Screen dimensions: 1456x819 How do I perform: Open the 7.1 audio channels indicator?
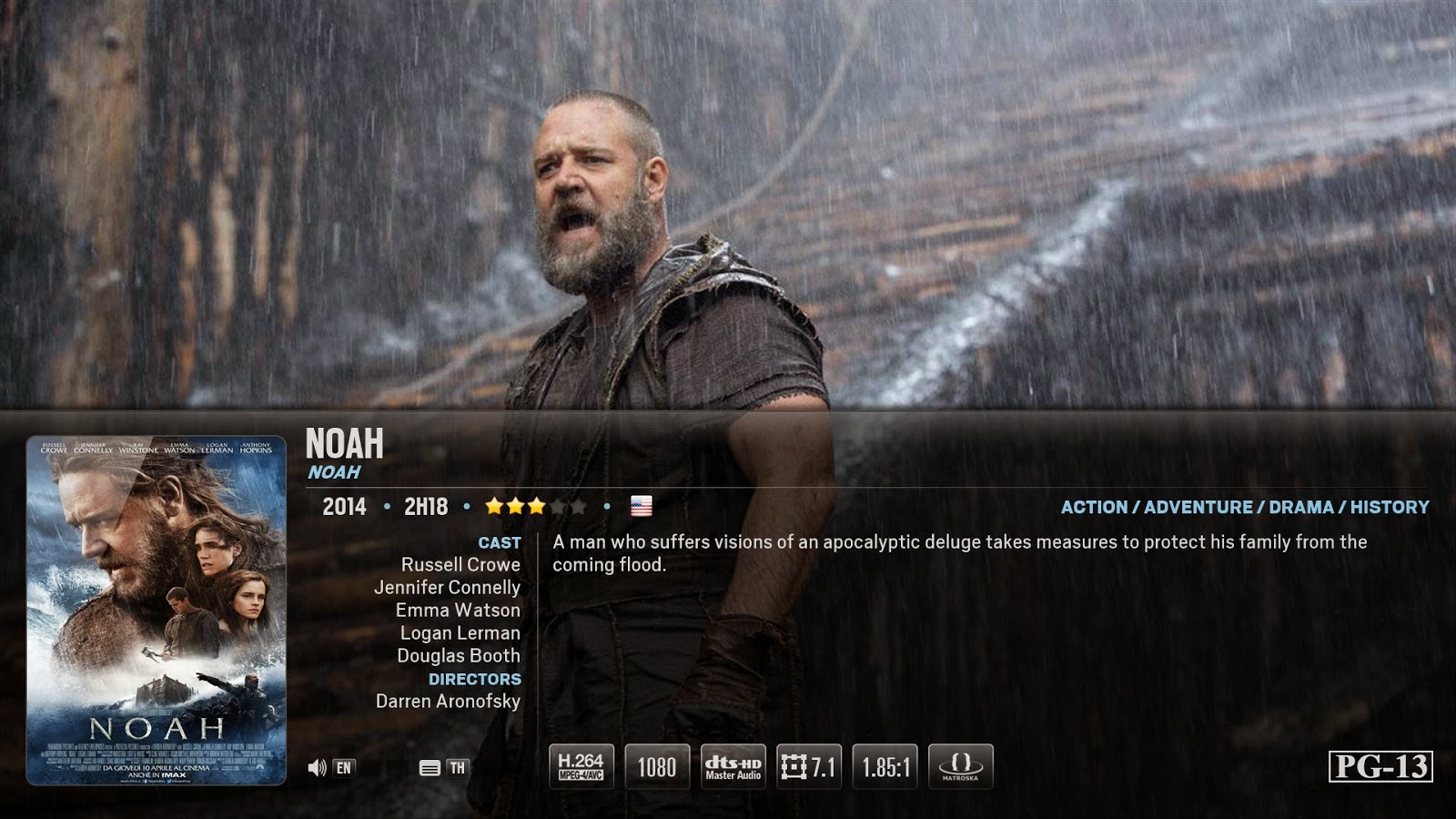810,765
